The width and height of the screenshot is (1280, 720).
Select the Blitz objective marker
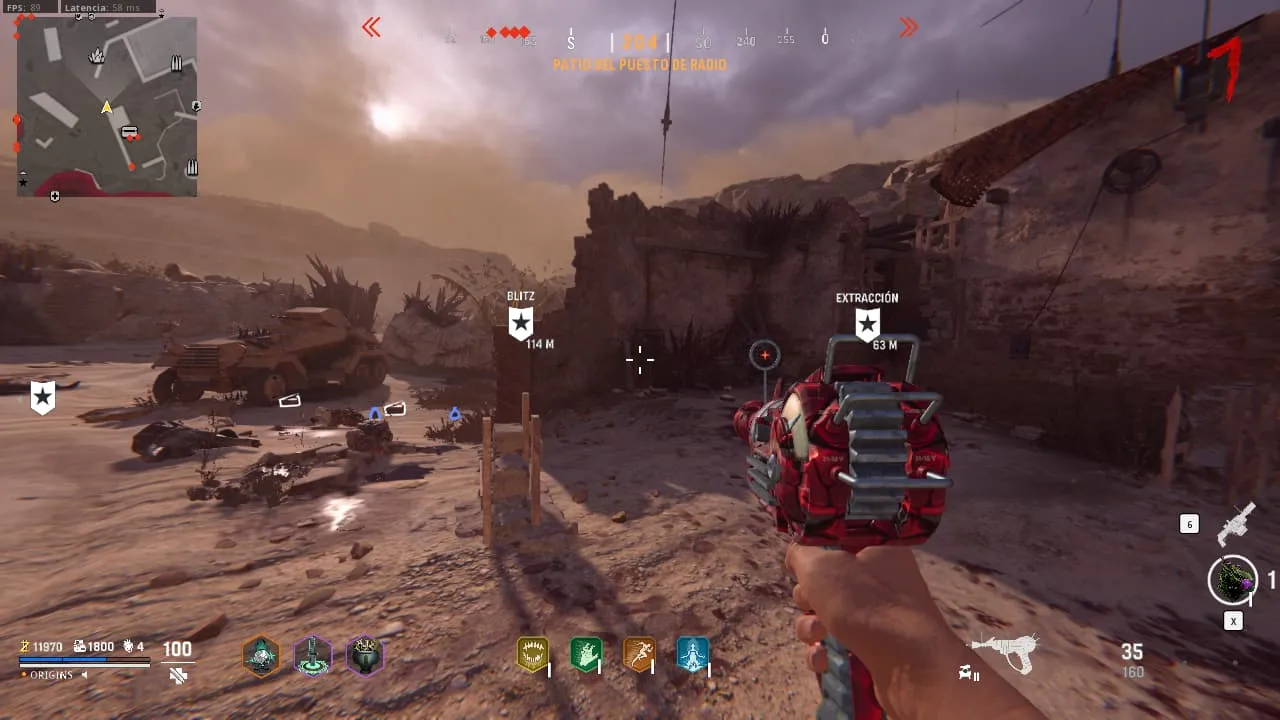click(521, 323)
